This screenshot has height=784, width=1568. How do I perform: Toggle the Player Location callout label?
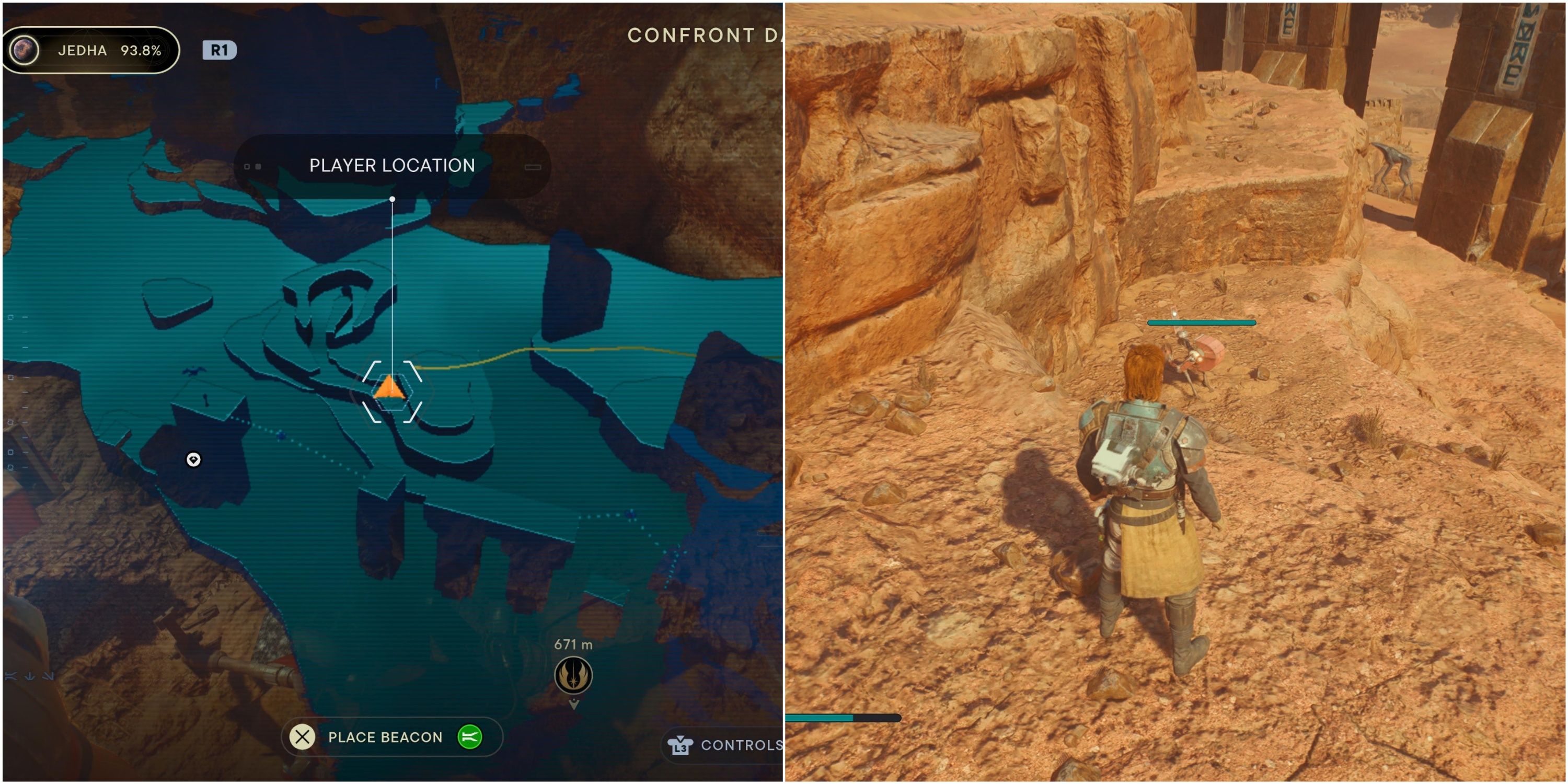[391, 166]
